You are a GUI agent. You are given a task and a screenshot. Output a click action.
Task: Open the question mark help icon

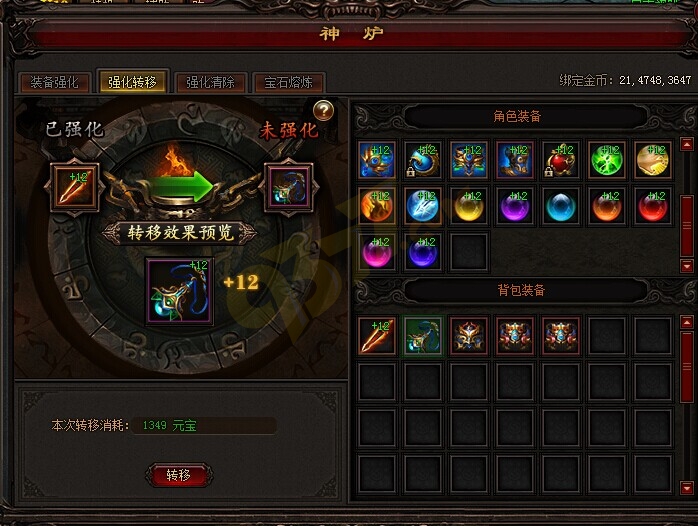point(324,111)
